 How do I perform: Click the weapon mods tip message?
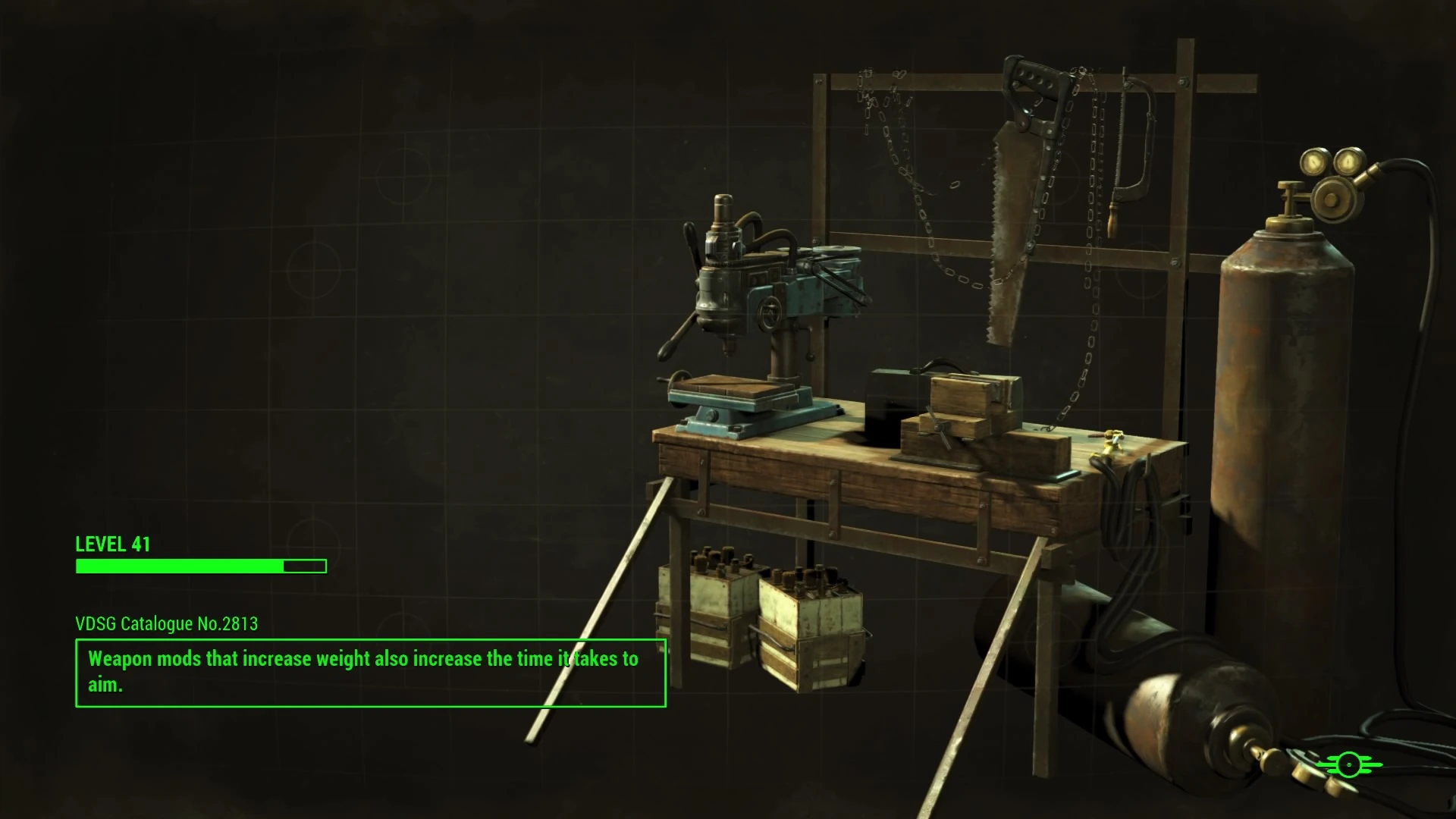pos(362,659)
